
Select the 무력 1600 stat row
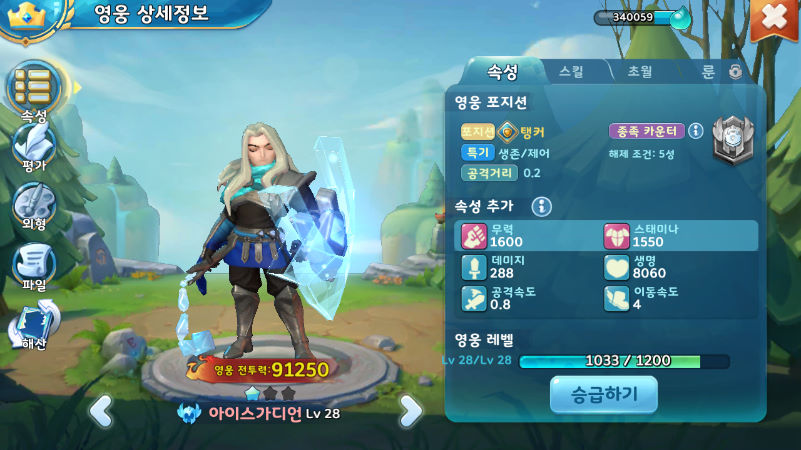tap(531, 236)
